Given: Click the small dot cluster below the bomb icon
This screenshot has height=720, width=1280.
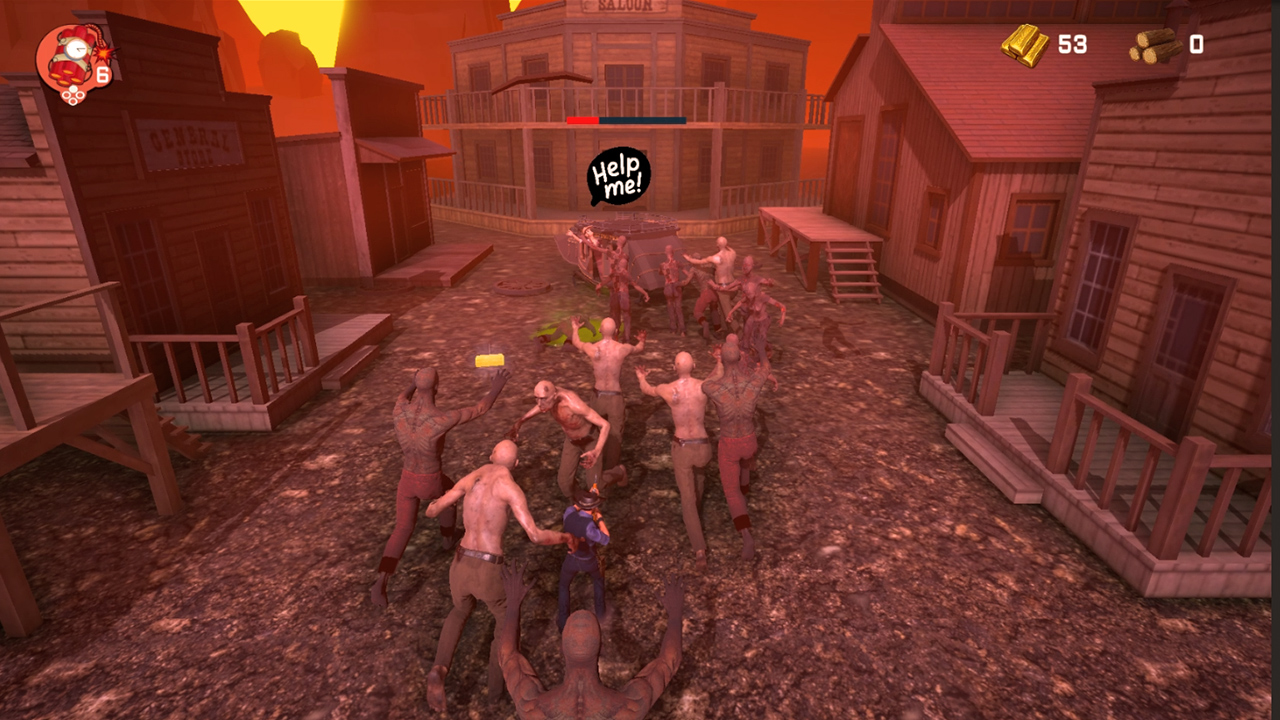Looking at the screenshot, I should click(x=72, y=95).
